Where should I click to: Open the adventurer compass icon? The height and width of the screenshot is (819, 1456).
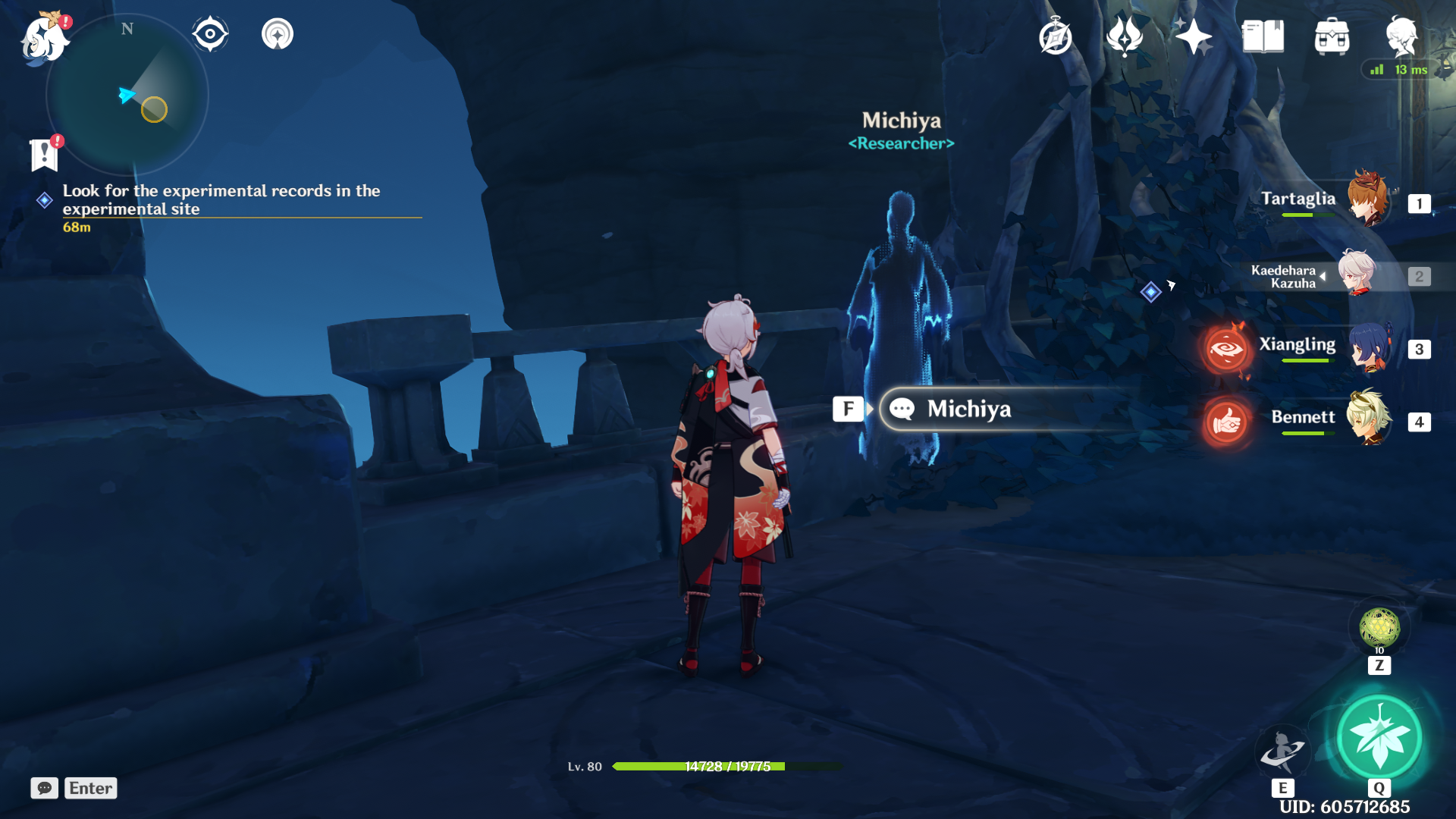1056,36
